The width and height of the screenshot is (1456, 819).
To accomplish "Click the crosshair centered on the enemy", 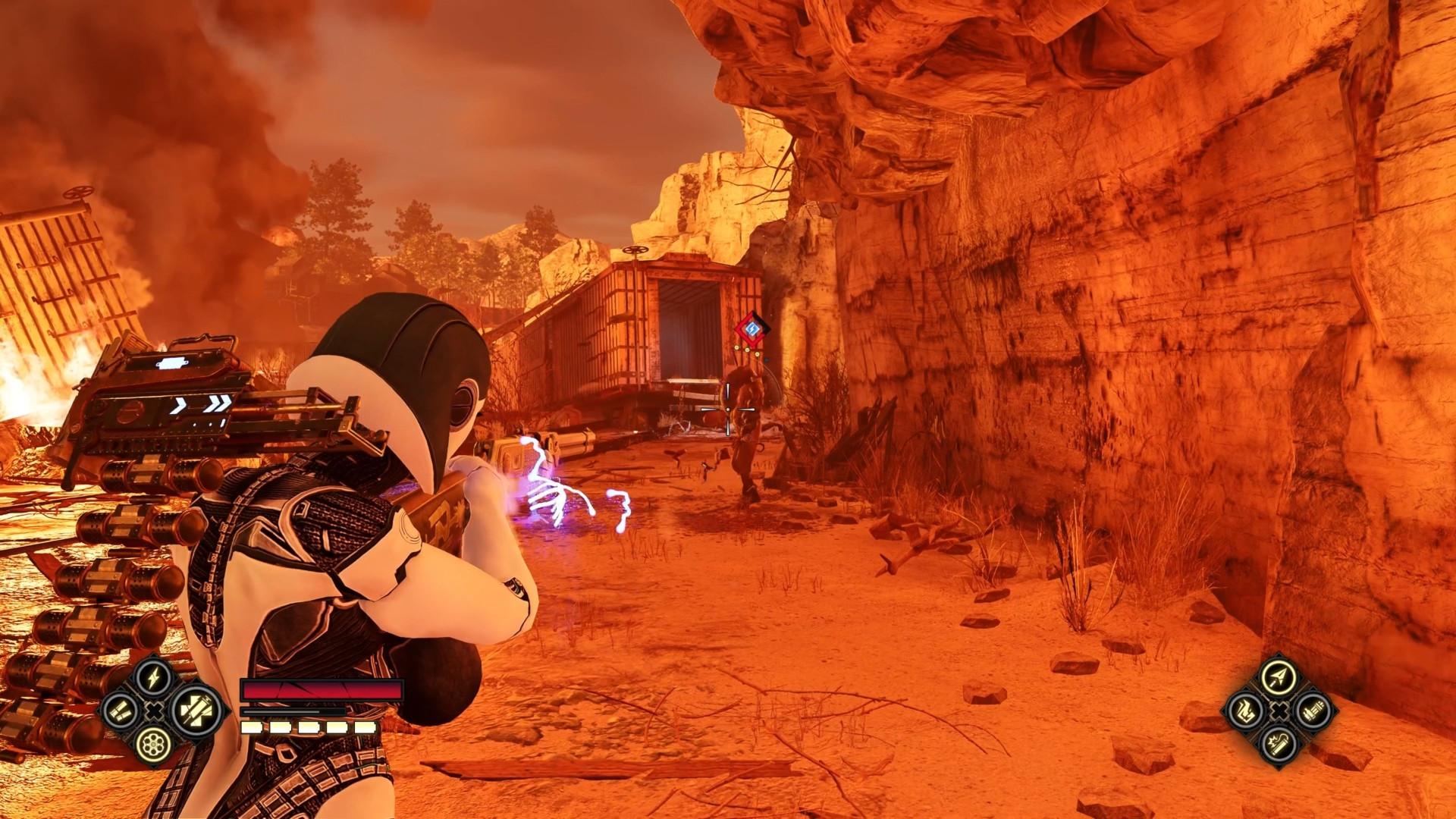I will (728, 409).
